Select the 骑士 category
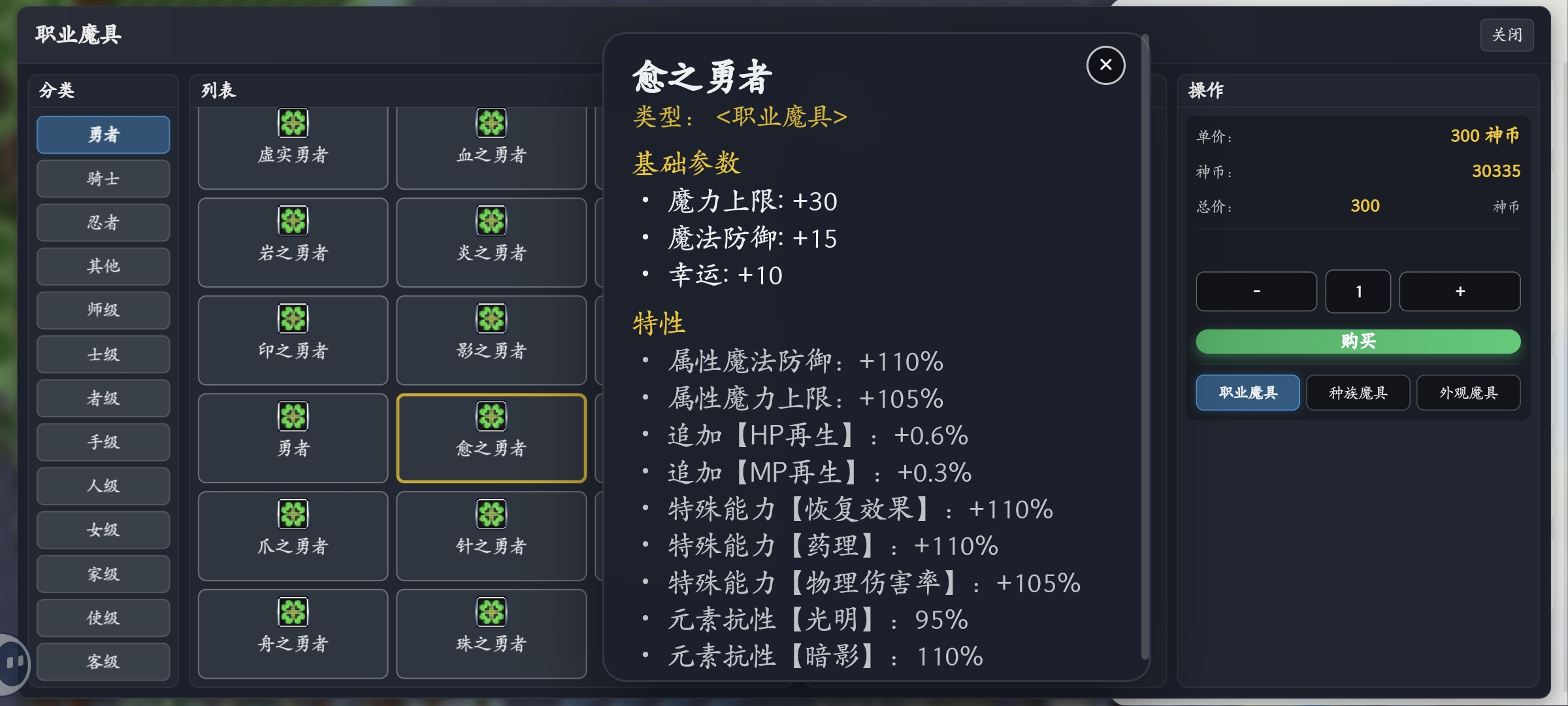 tap(103, 178)
